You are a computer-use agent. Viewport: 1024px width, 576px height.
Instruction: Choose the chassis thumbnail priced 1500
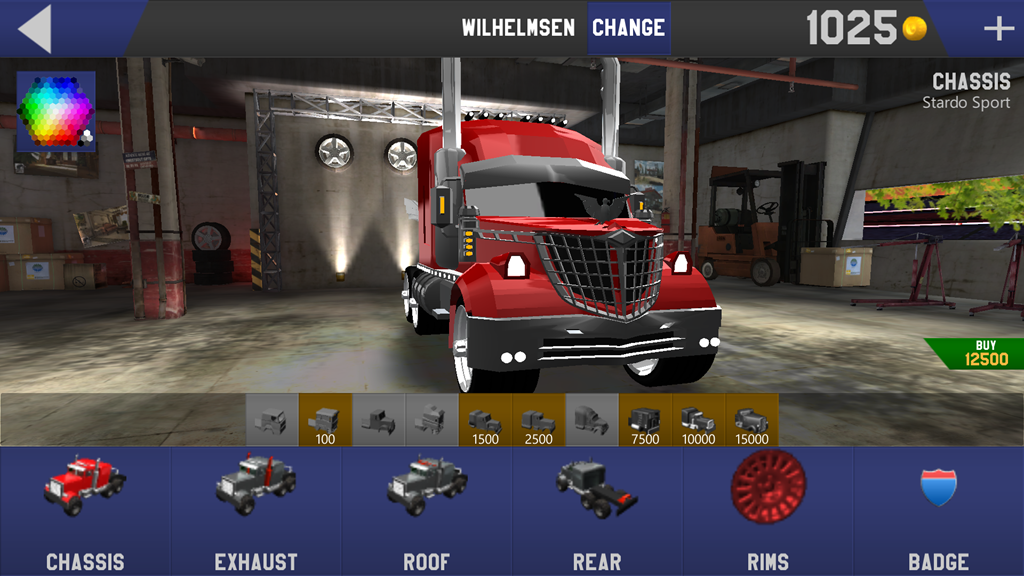pos(486,420)
